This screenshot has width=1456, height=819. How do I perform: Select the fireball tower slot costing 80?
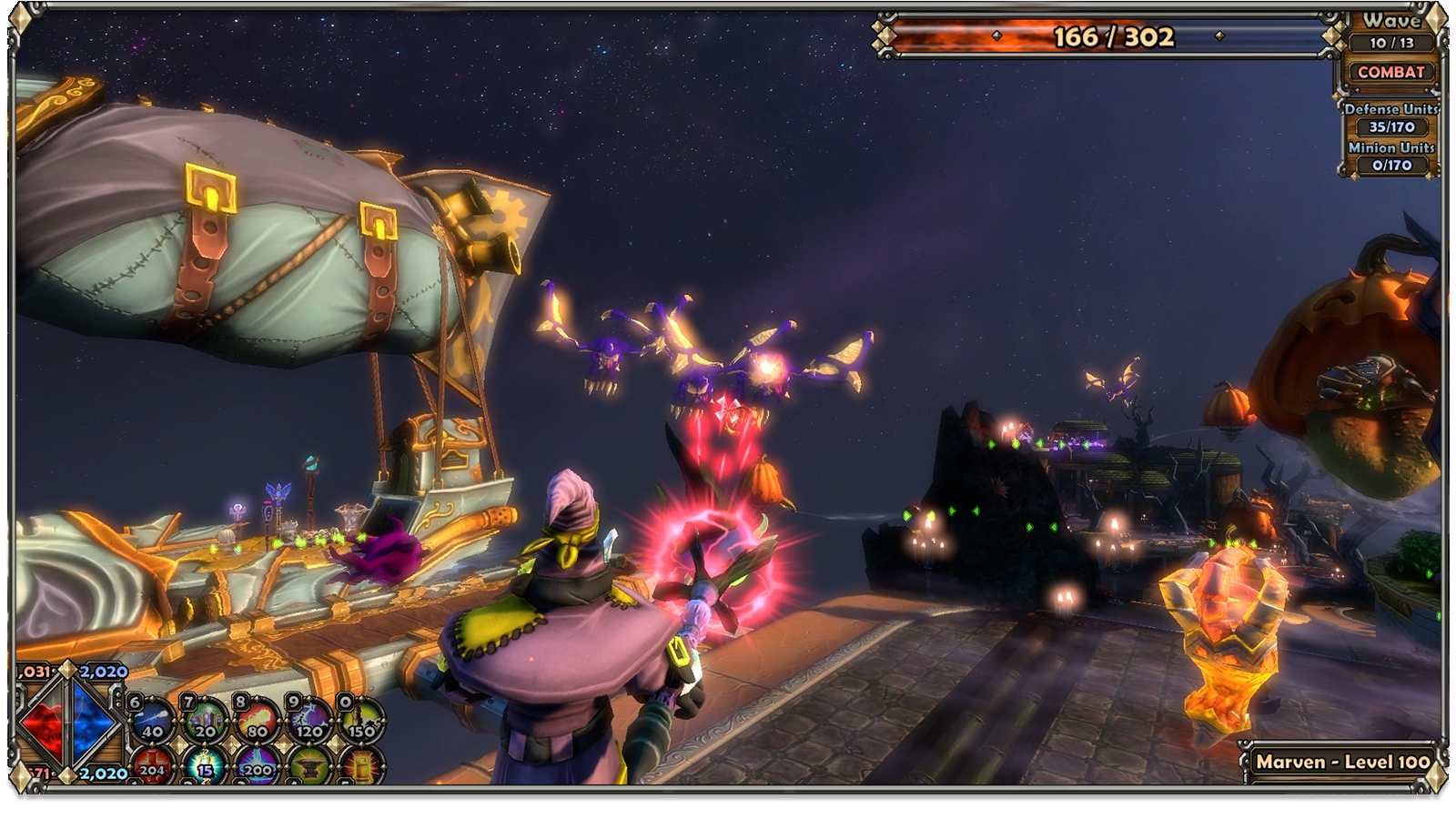coord(258,719)
